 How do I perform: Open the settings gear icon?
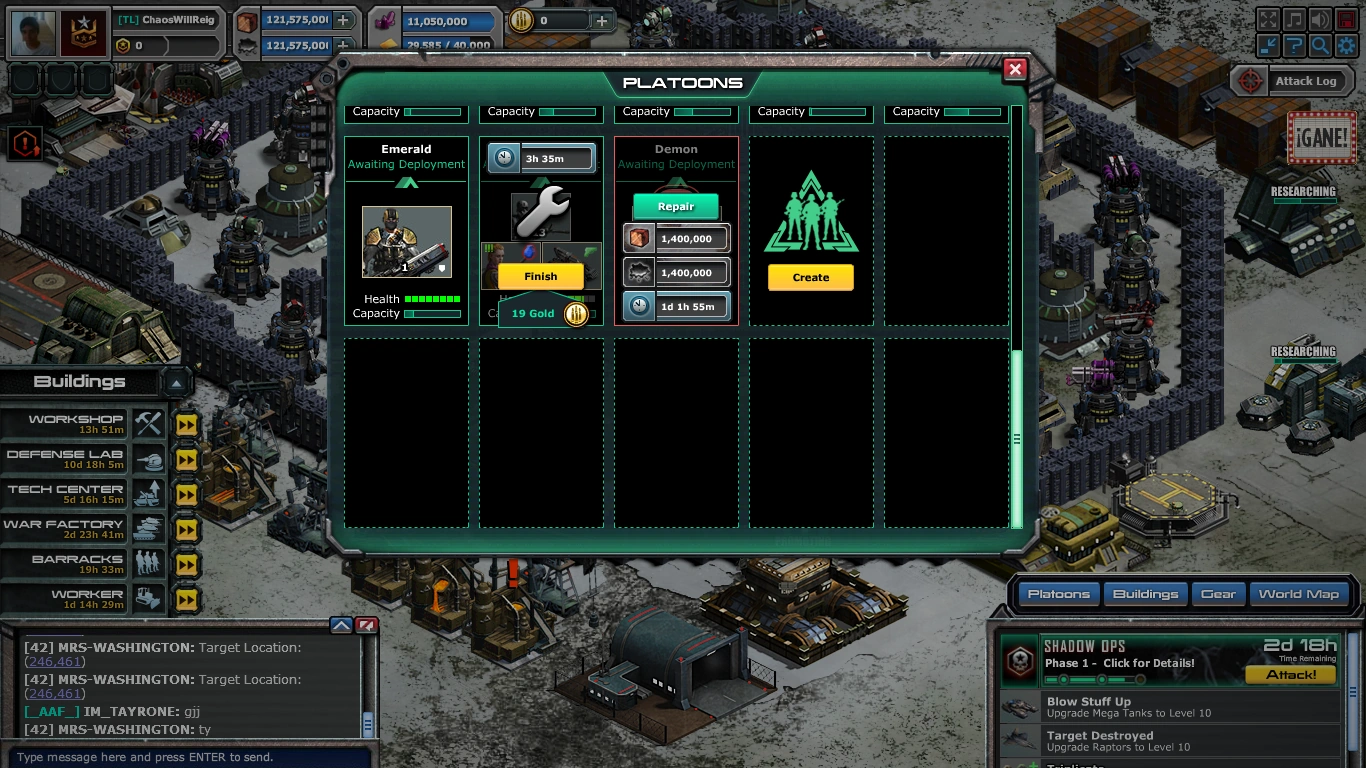(1346, 45)
